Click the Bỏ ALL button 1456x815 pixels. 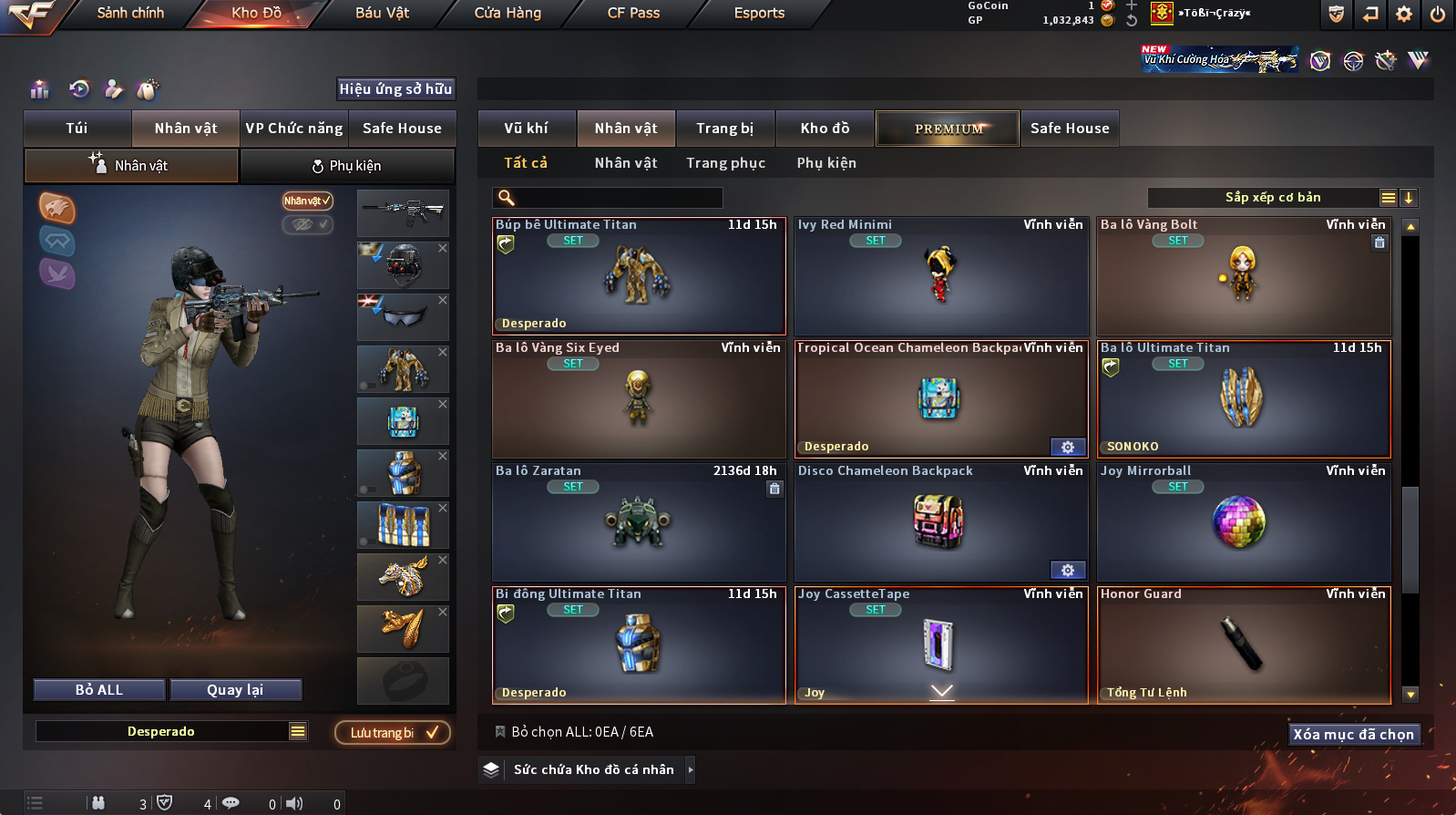coord(99,690)
